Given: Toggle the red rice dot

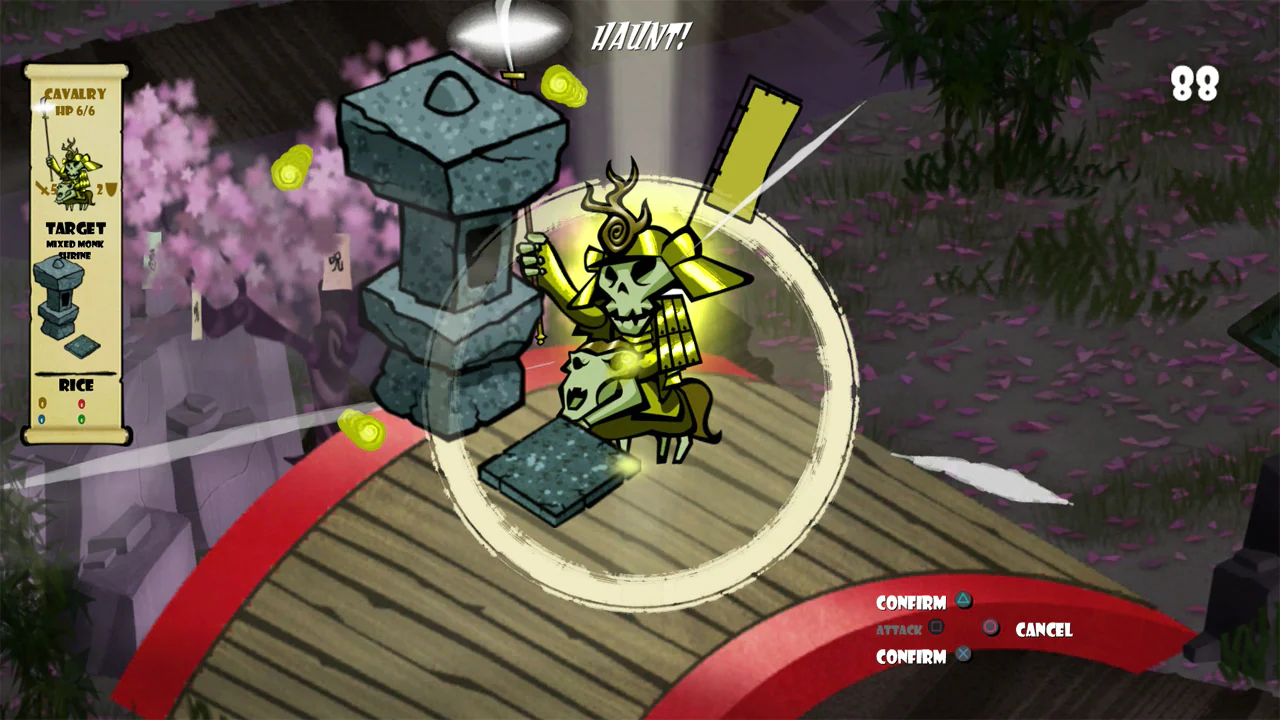Looking at the screenshot, I should 81,402.
